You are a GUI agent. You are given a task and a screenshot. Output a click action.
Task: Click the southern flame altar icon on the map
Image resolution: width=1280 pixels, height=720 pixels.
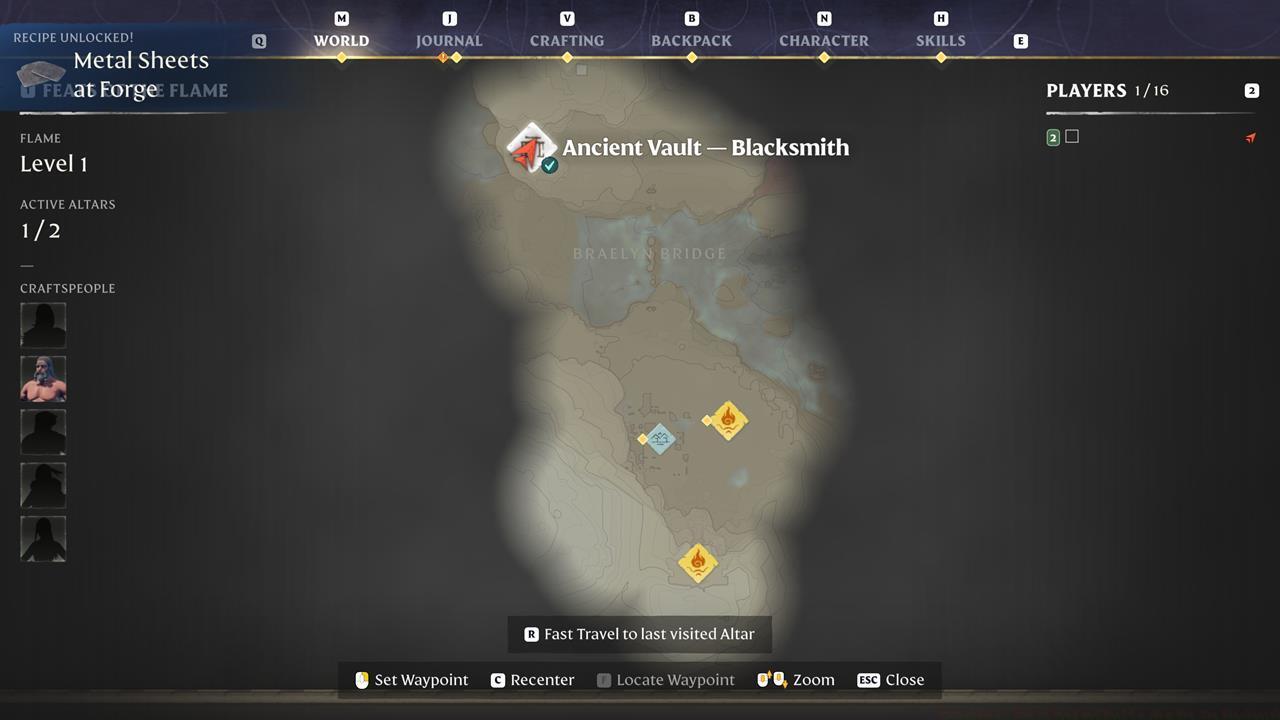click(x=697, y=563)
